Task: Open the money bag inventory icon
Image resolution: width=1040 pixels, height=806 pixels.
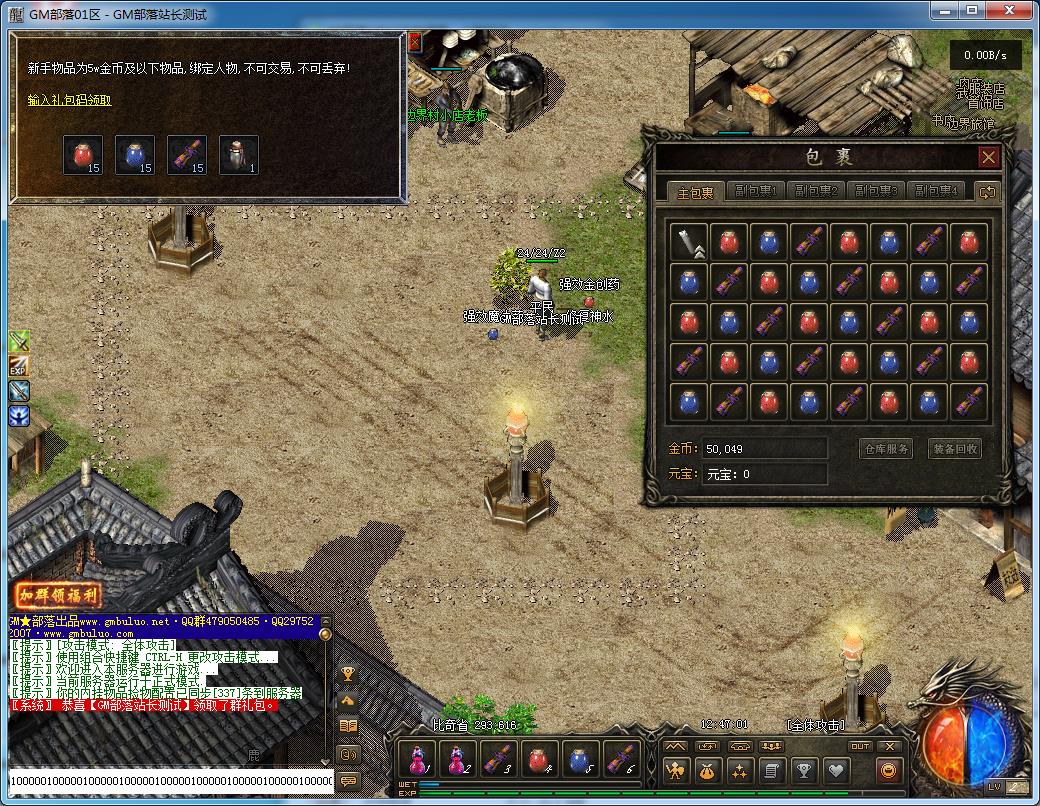Action: pos(707,771)
